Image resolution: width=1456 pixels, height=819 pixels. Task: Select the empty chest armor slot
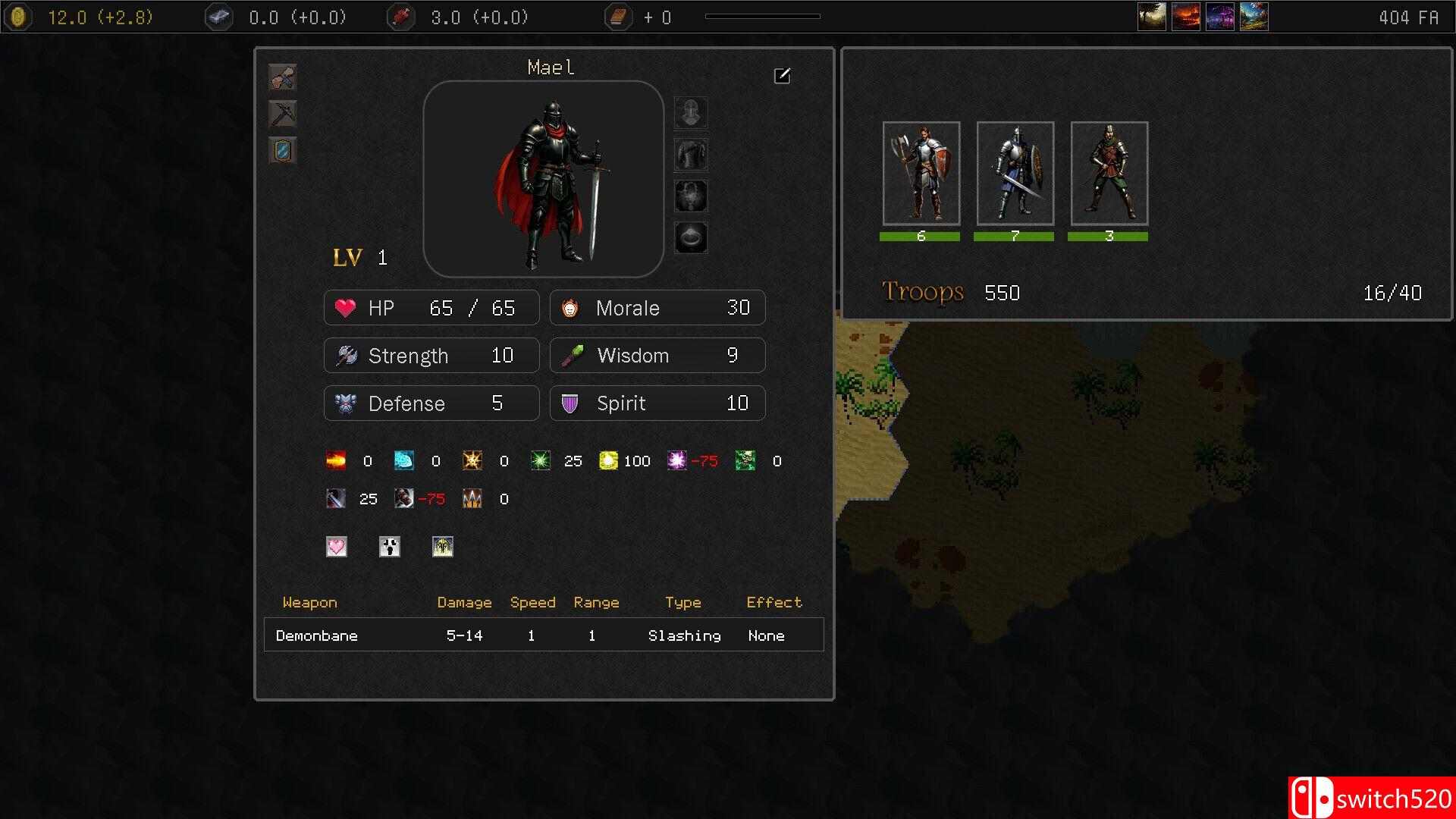click(x=691, y=155)
